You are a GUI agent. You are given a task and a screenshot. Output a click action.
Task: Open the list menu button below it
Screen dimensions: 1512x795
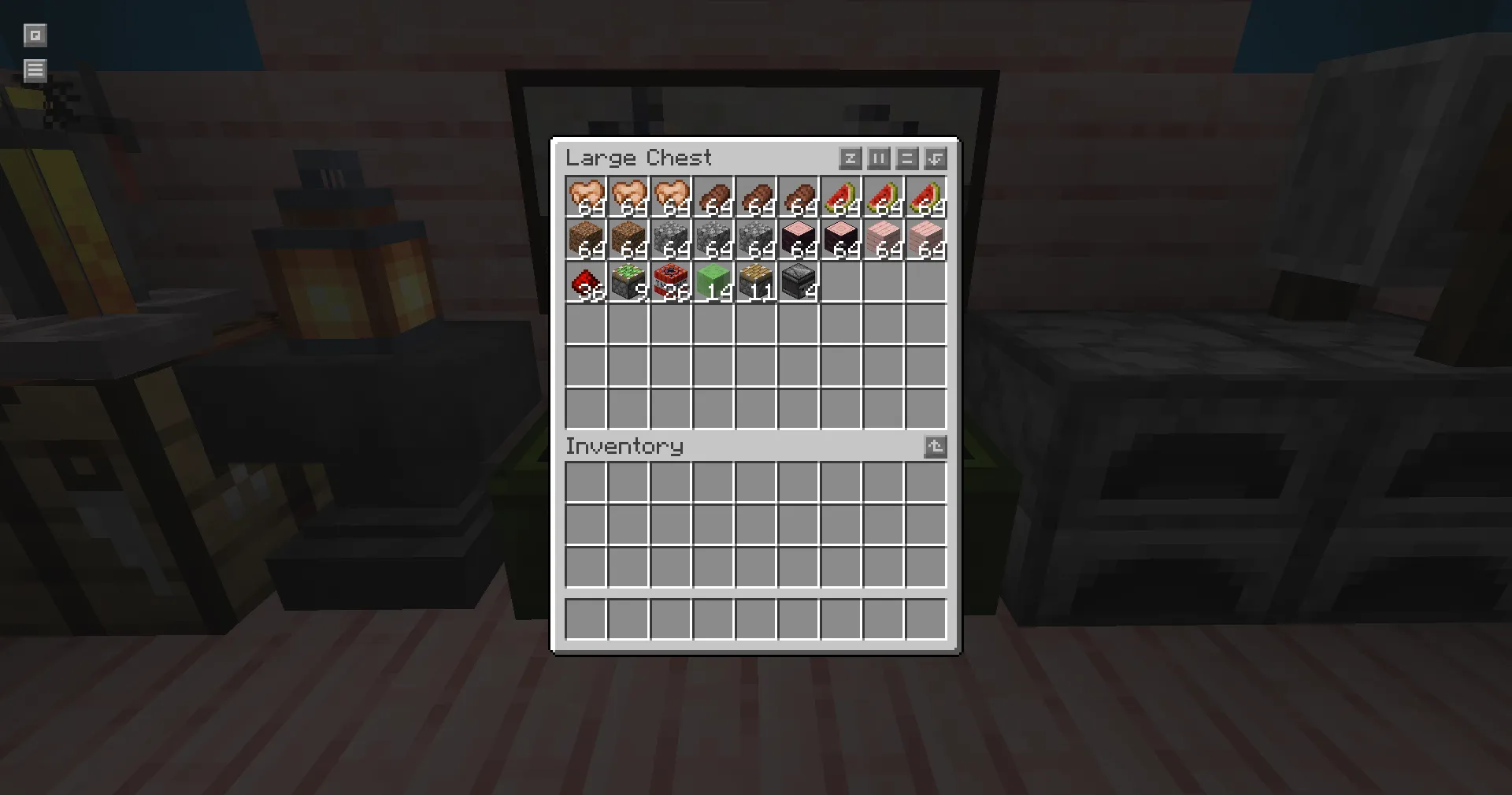tap(35, 70)
